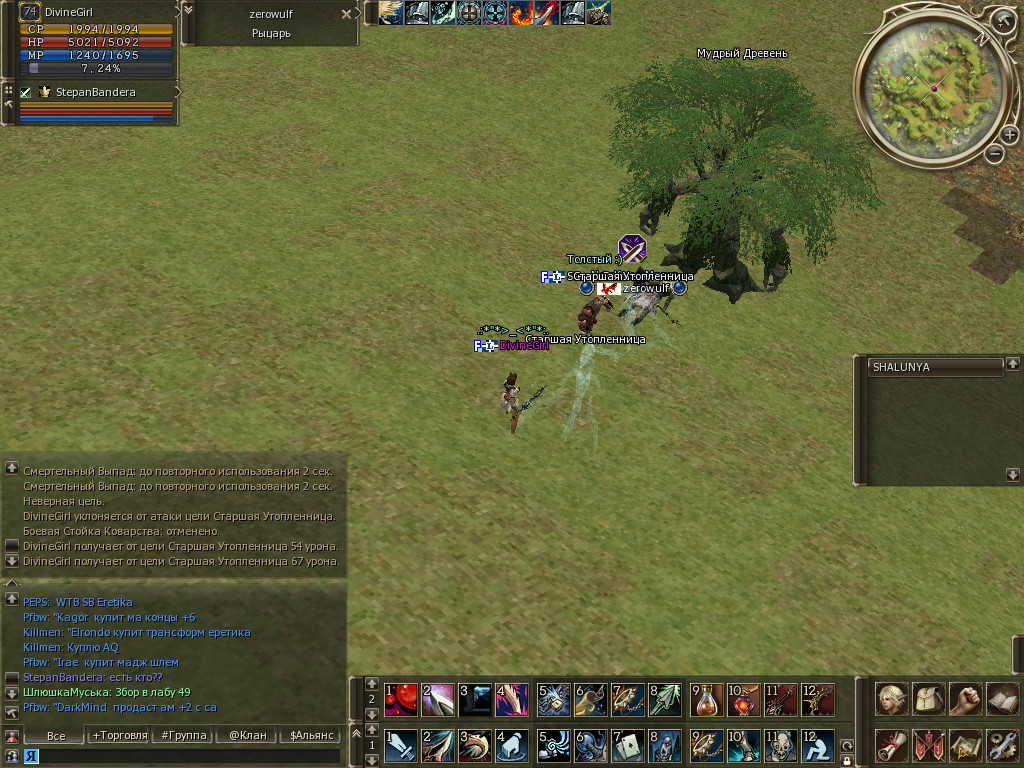This screenshot has height=768, width=1024.
Task: Switch to the #Группа chat tab
Action: [180, 735]
